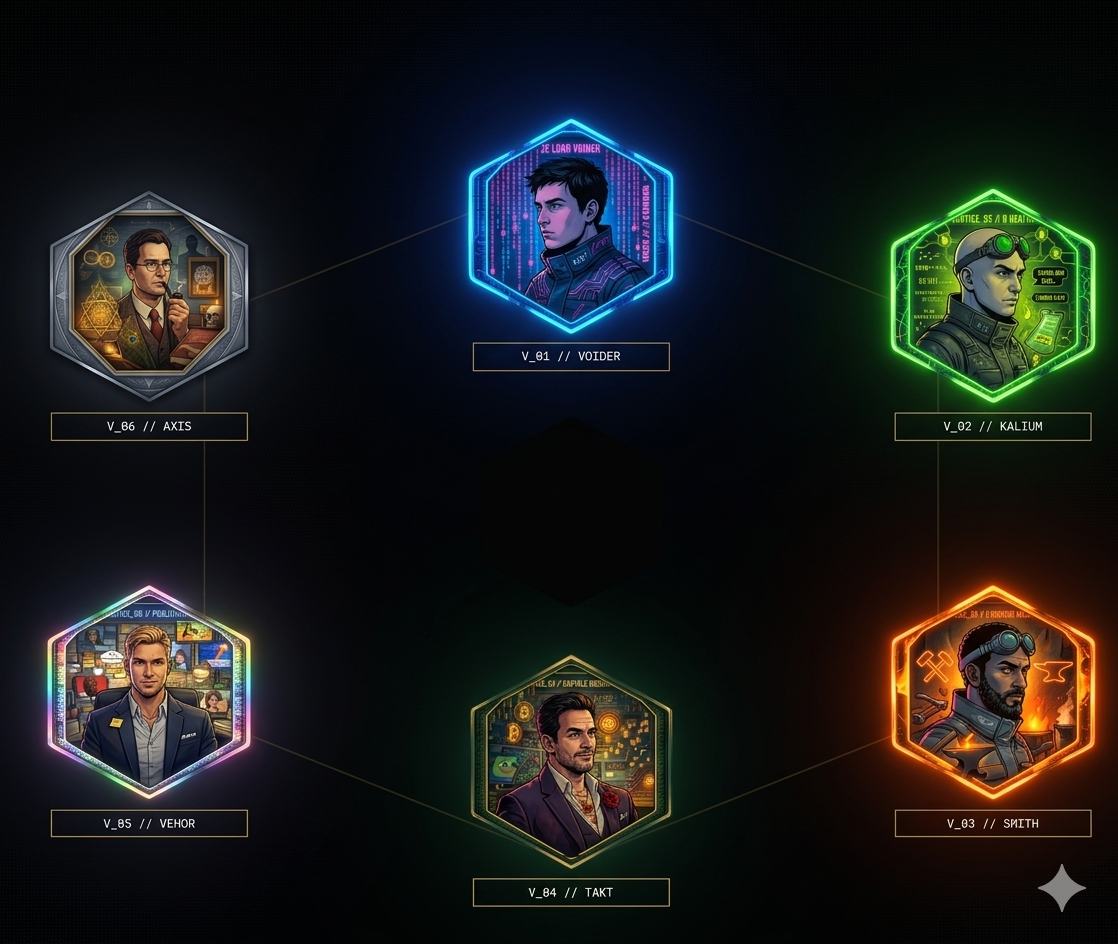Choose the Kalium green hexagon portrait
The image size is (1118, 944).
[x=992, y=296]
